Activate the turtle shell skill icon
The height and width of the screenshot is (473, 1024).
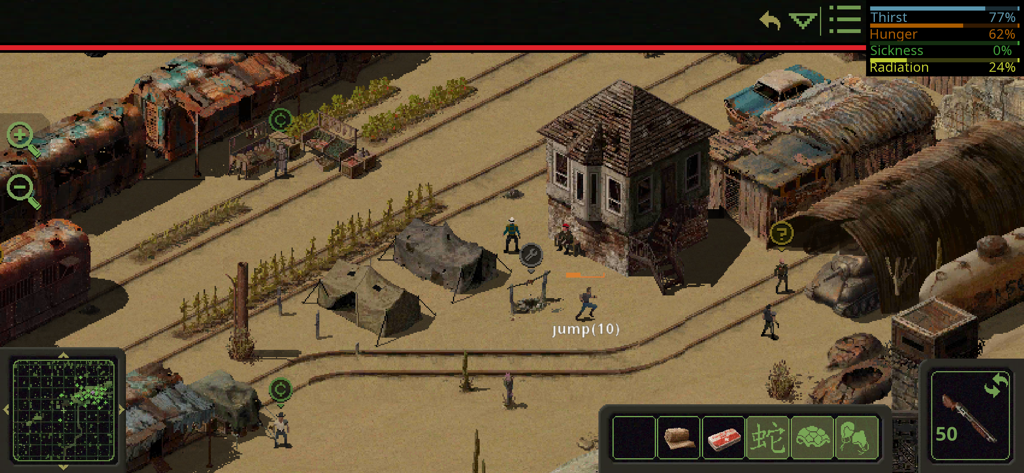click(x=812, y=438)
